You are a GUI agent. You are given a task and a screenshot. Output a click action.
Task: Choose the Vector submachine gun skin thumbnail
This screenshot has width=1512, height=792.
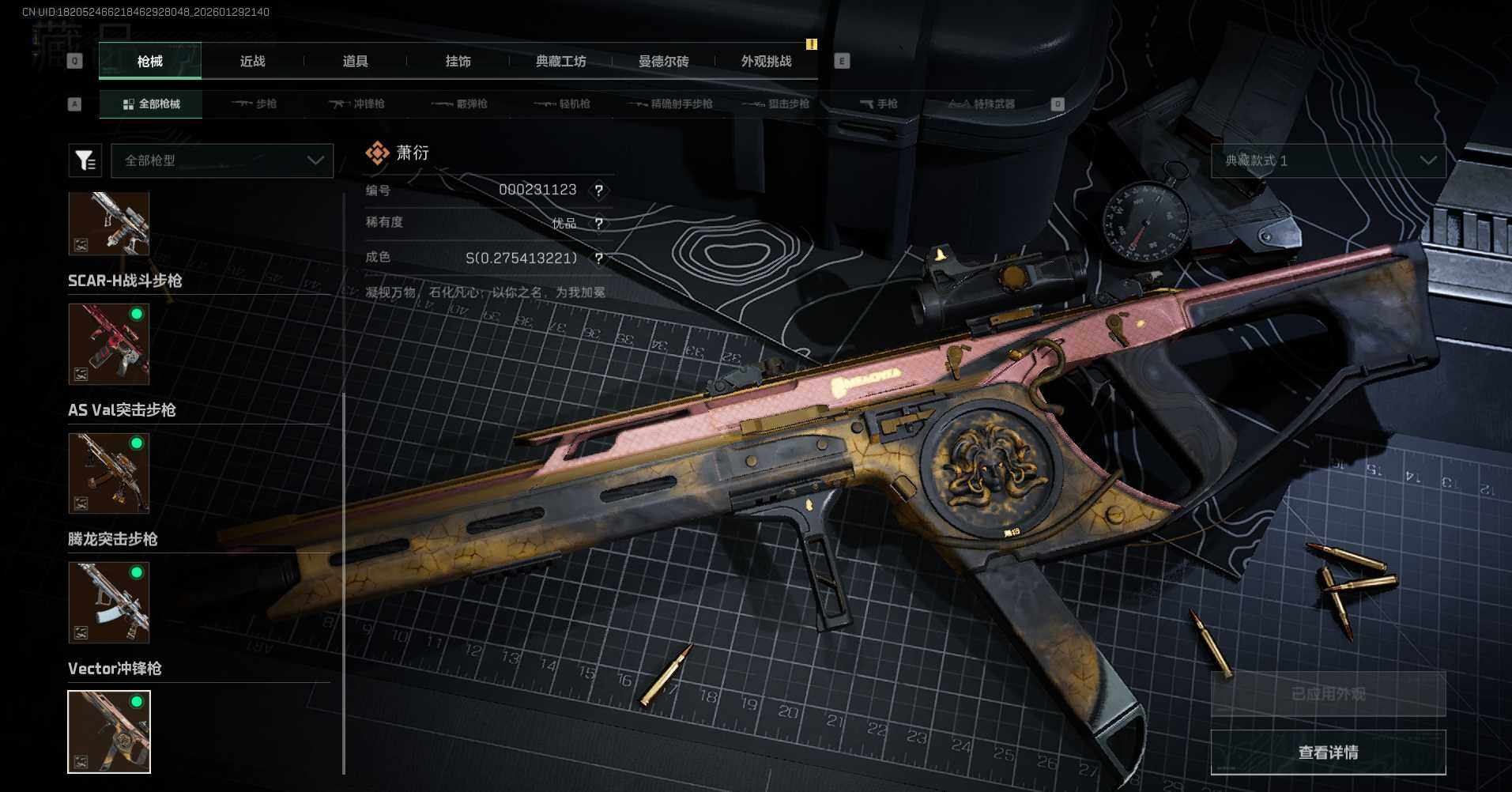point(109,731)
